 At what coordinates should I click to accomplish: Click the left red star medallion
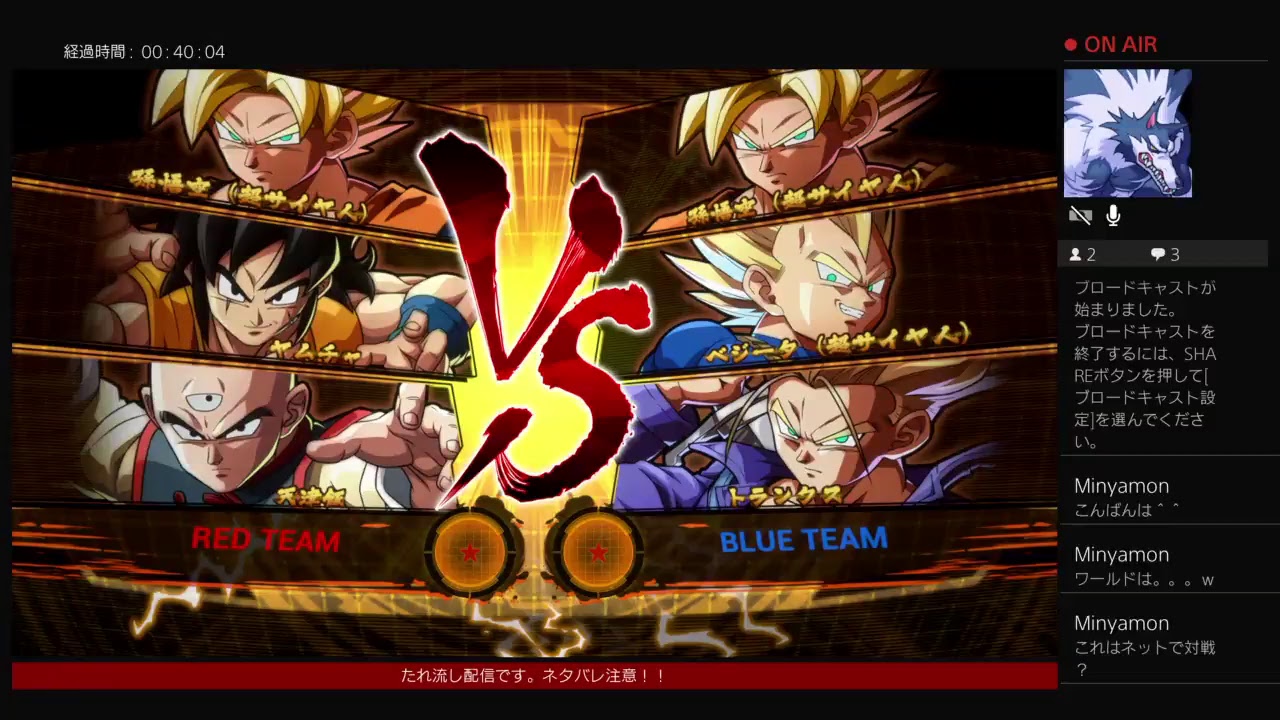tap(472, 549)
